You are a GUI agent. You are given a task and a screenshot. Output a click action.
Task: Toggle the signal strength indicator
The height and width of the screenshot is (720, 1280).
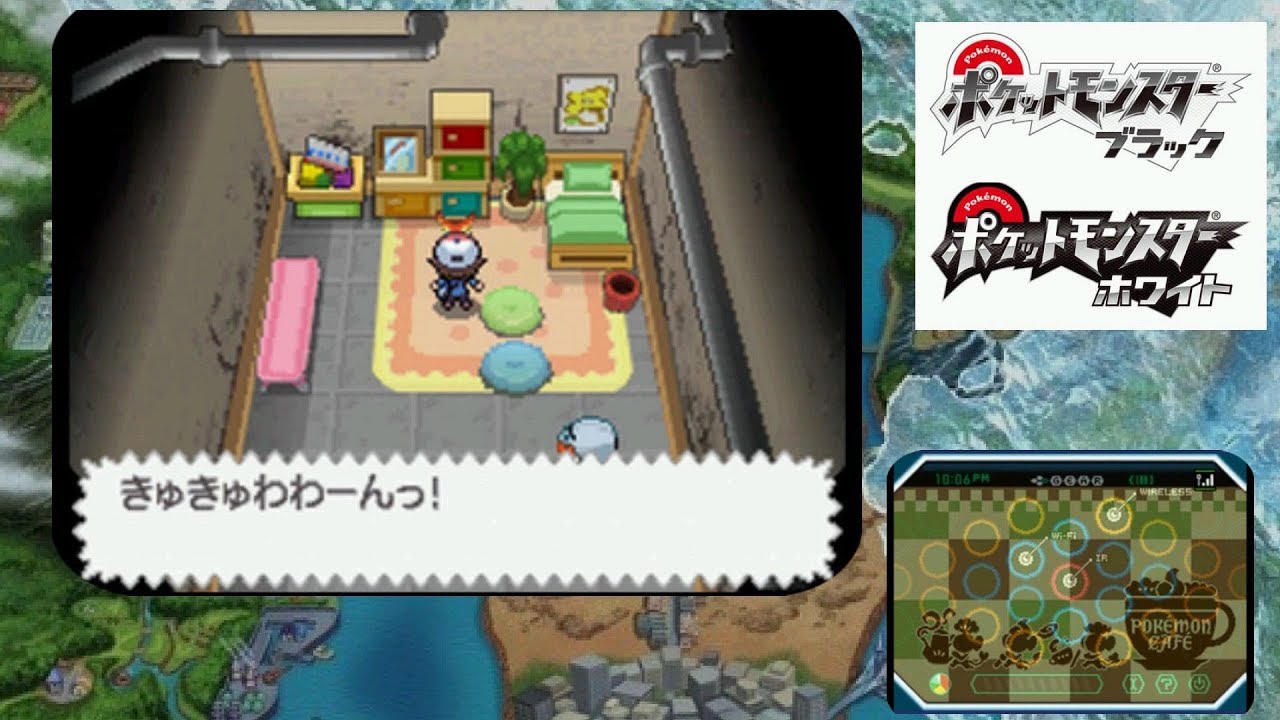click(1204, 478)
